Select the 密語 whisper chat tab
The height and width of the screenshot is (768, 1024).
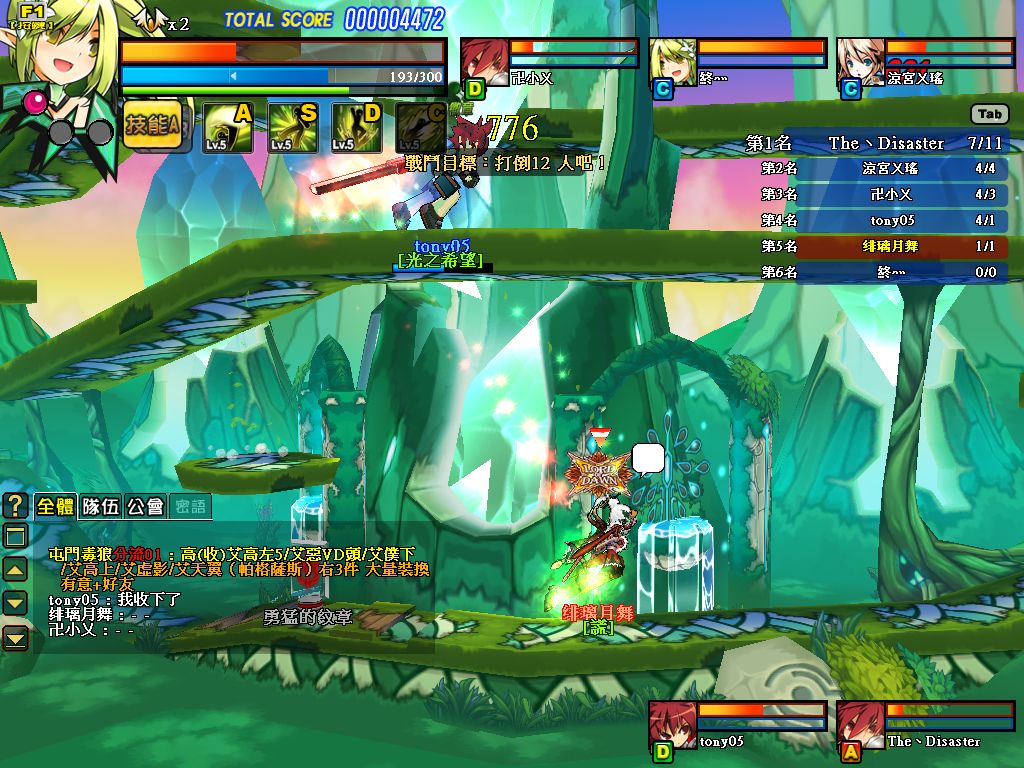189,506
